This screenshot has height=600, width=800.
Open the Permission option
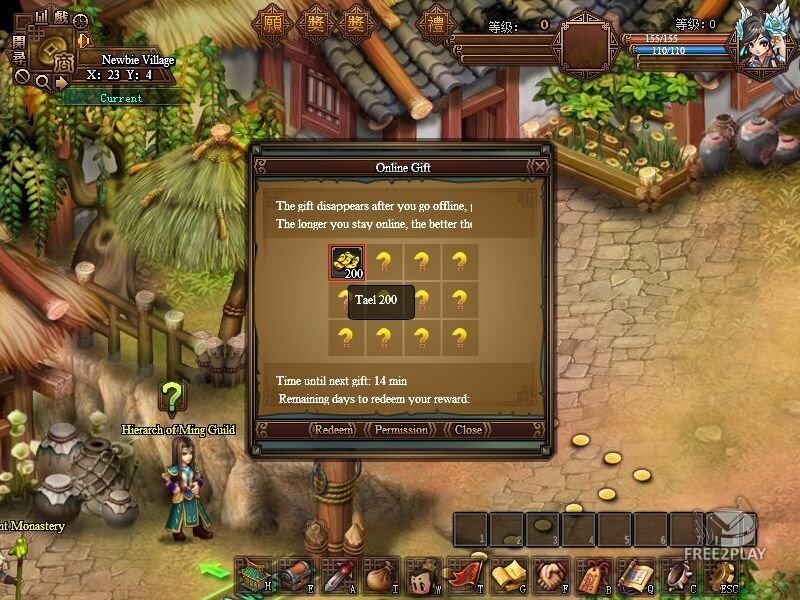(401, 430)
